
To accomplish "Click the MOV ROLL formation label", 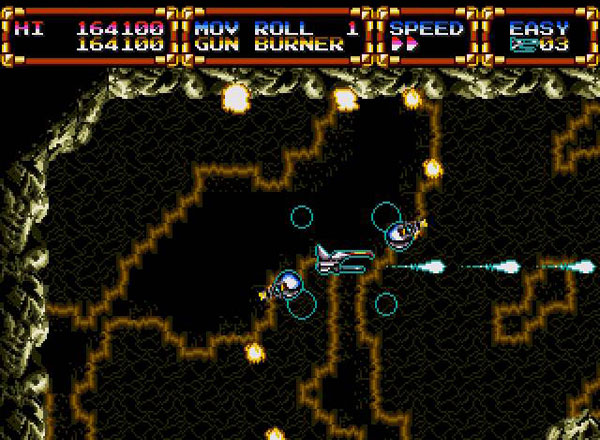I will coord(253,28).
